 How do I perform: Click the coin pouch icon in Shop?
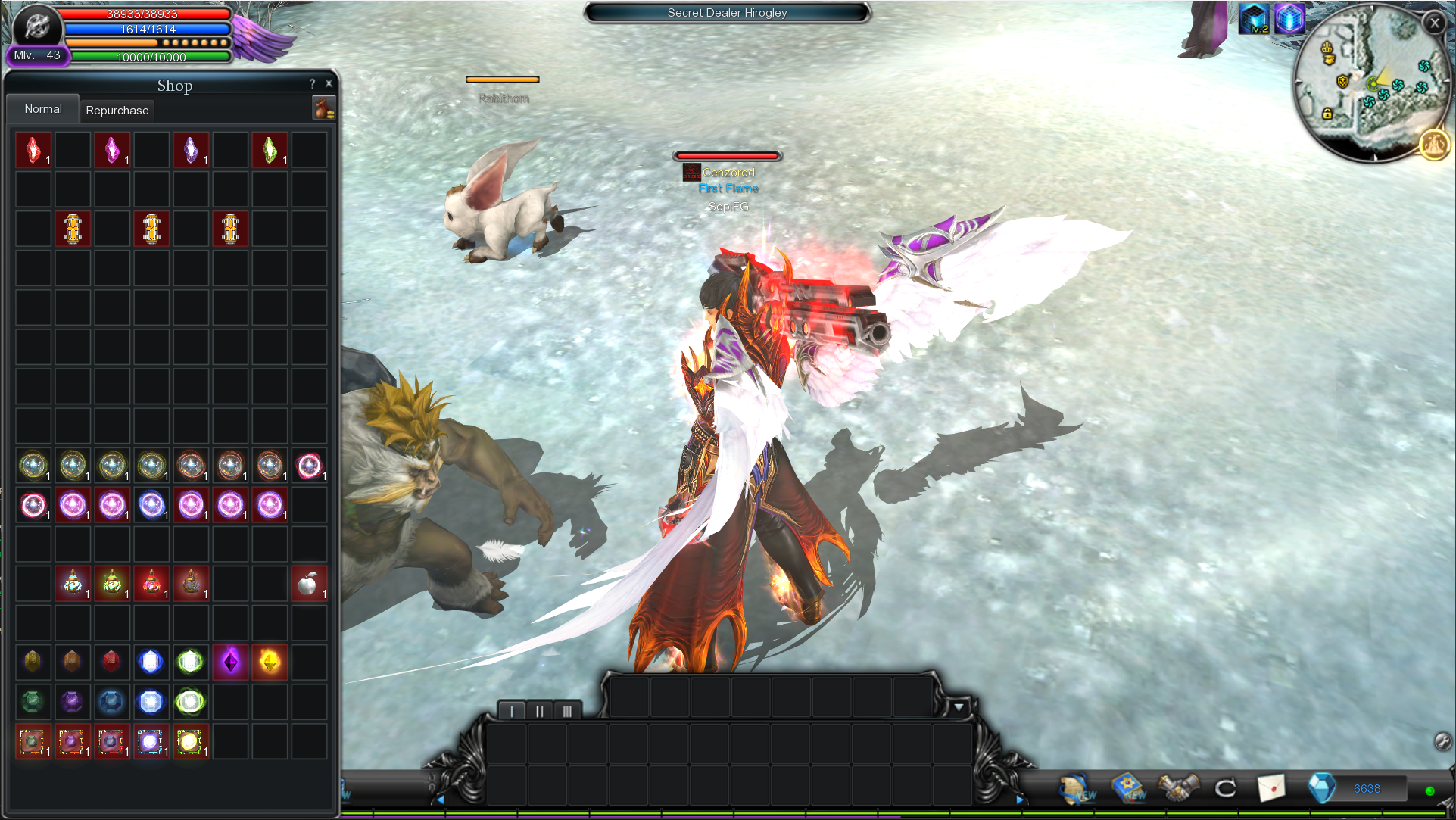pos(324,109)
